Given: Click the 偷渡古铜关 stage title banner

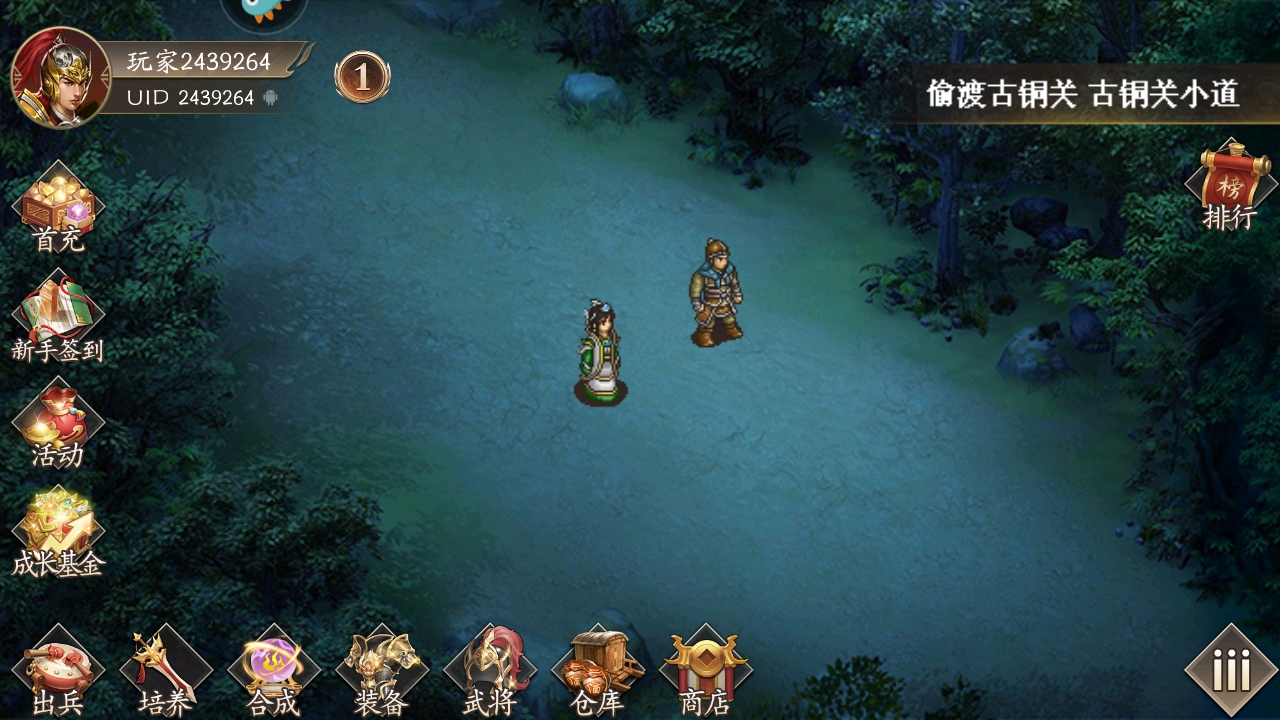Looking at the screenshot, I should (1083, 95).
